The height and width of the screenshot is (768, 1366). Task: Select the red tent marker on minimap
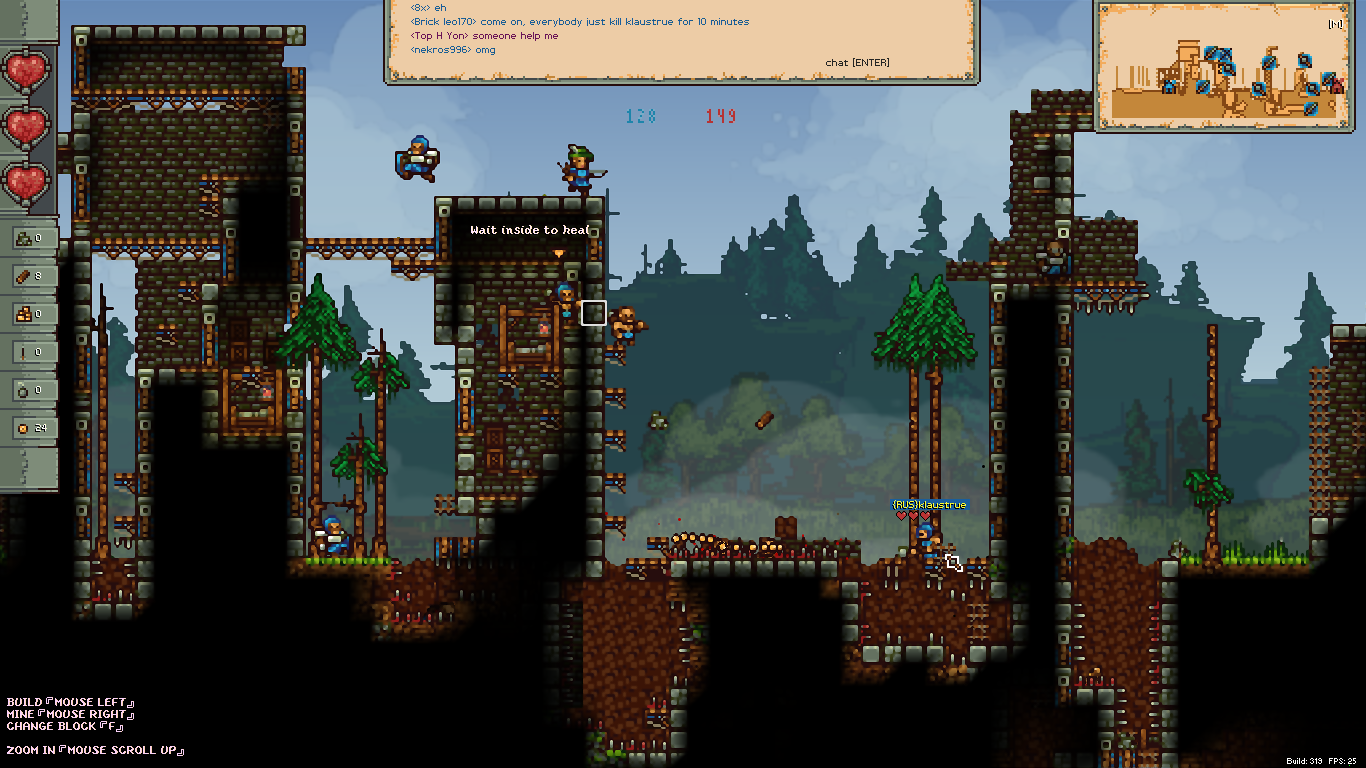[x=1337, y=88]
